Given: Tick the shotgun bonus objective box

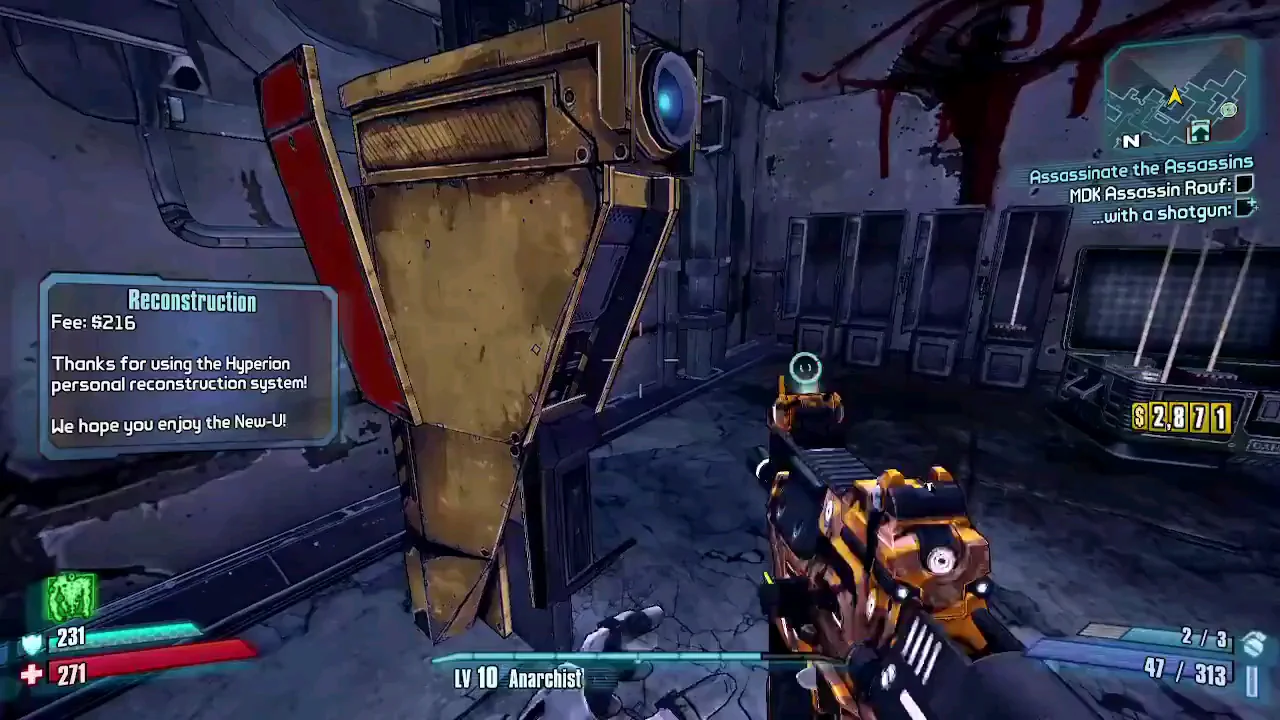Looking at the screenshot, I should click(x=1245, y=208).
